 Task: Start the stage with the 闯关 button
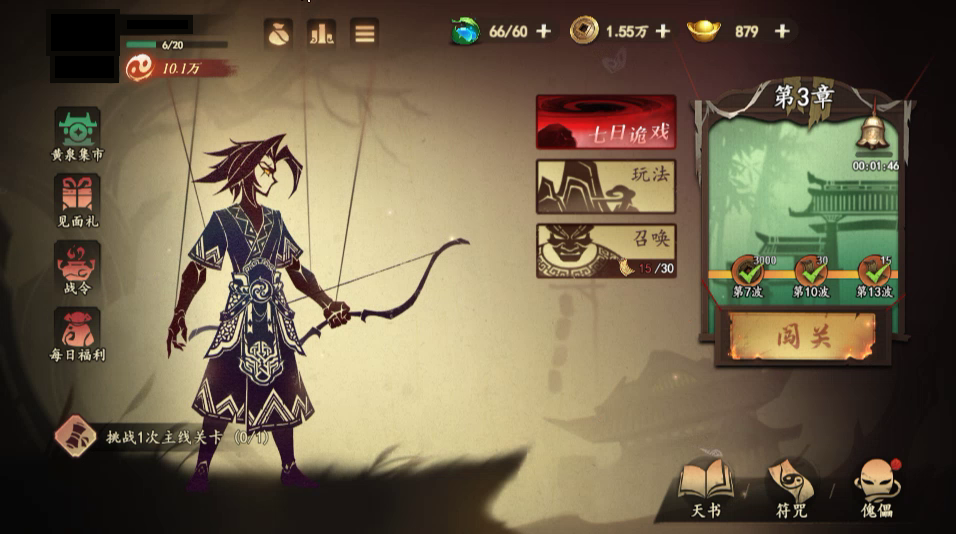804,336
